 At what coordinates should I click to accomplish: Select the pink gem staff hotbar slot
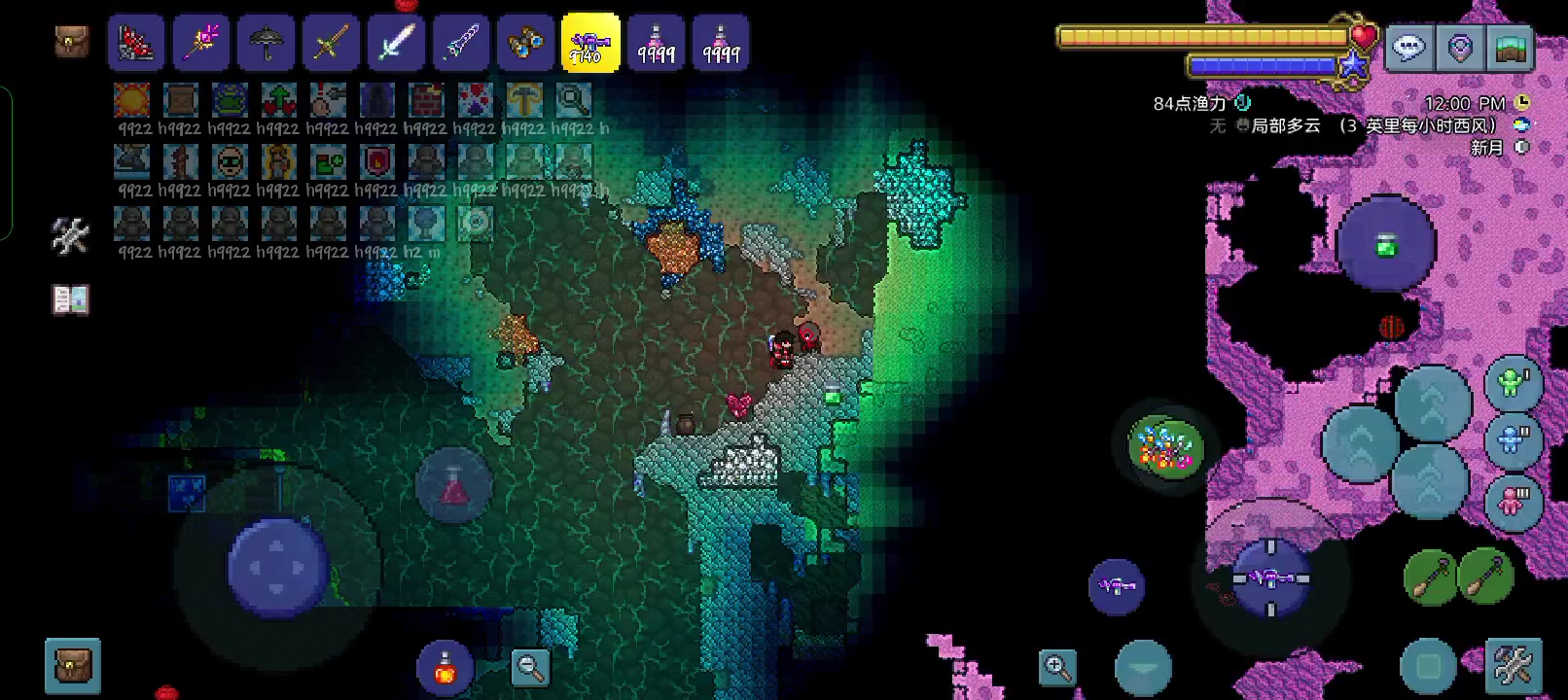click(x=200, y=44)
